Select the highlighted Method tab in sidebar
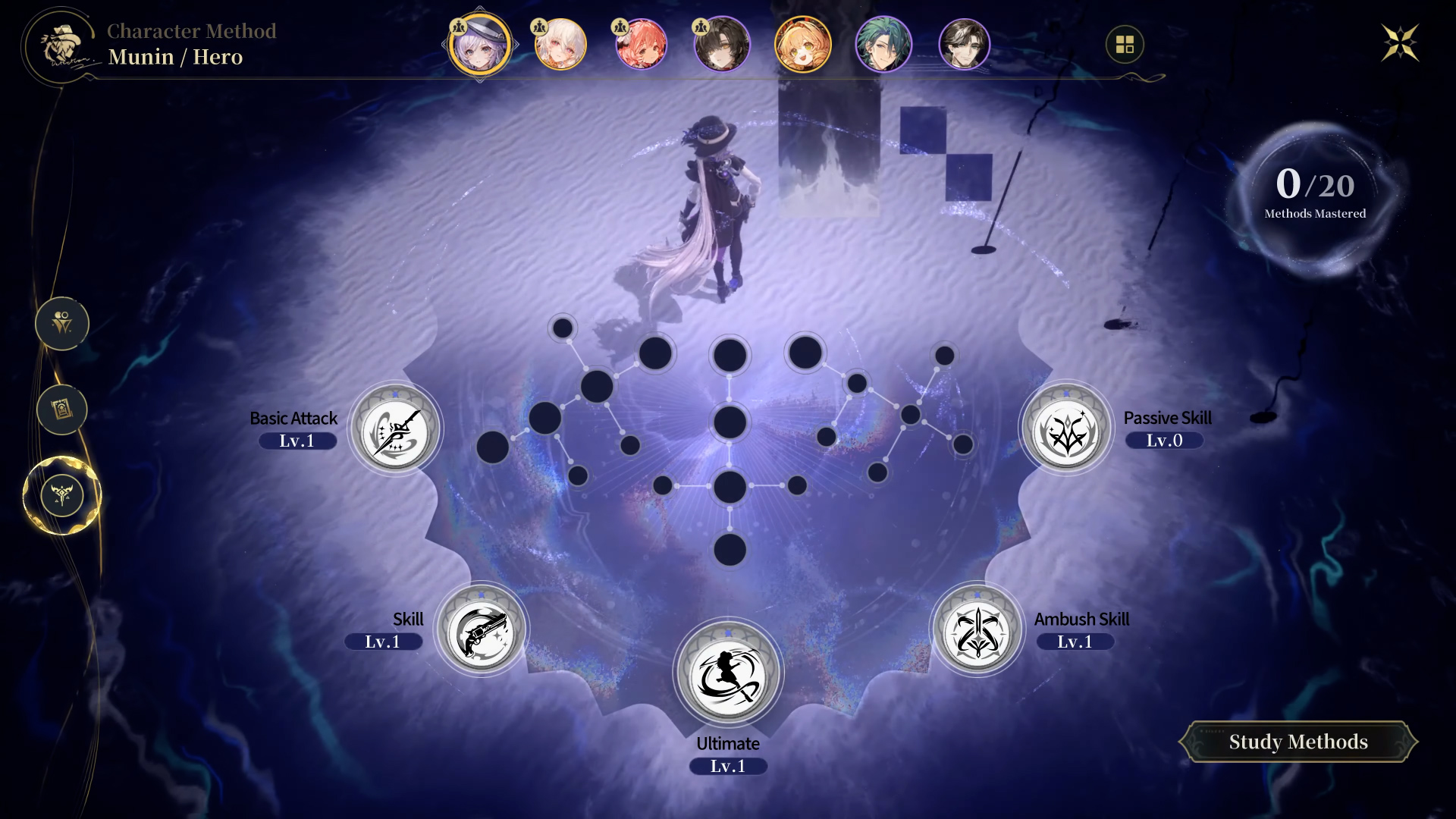 pos(62,495)
